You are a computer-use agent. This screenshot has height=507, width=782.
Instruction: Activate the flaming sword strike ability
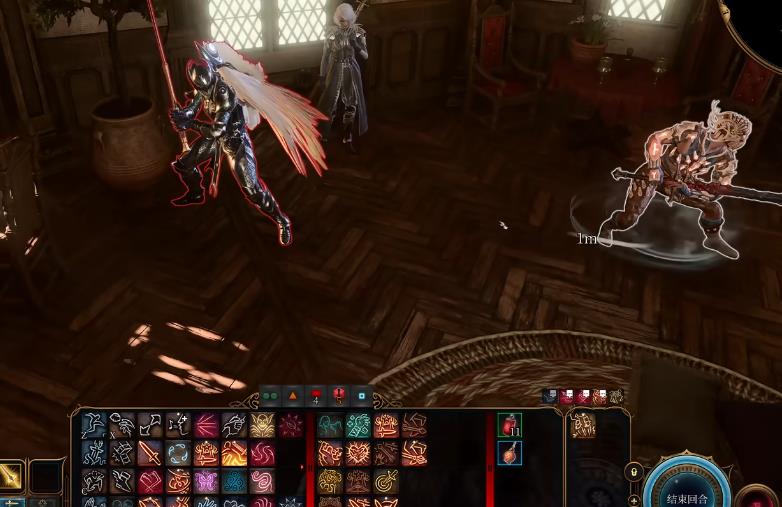[x=234, y=453]
